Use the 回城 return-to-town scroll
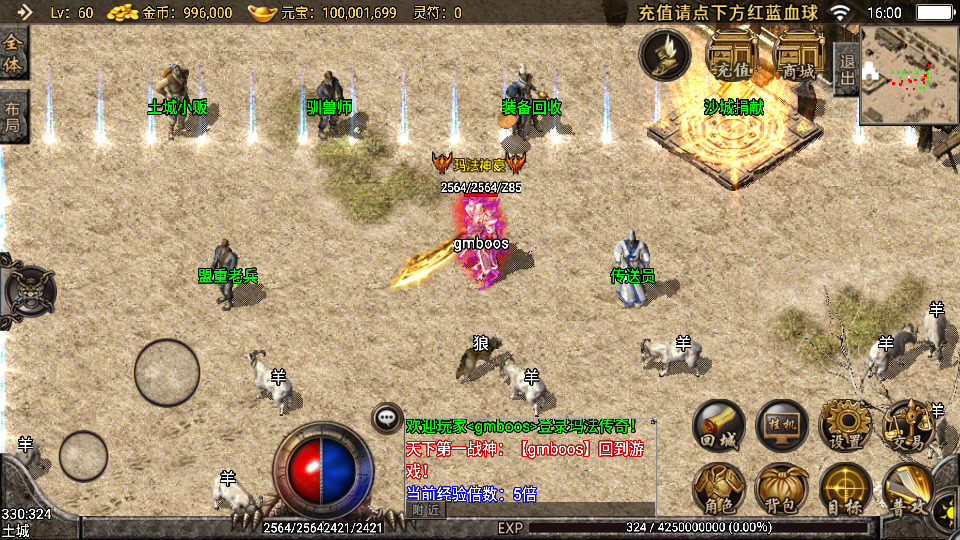Screen dimensions: 960x540 click(719, 425)
